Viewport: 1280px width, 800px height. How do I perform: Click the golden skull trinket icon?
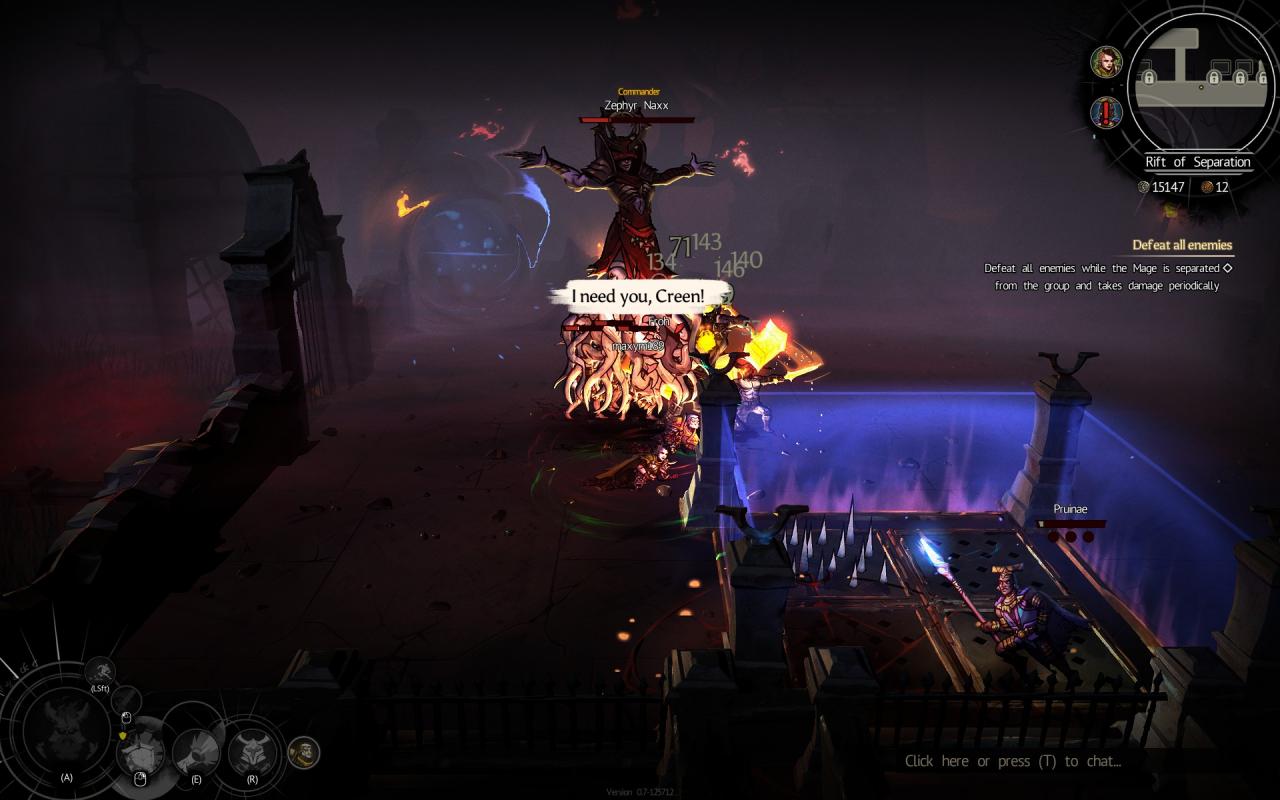click(x=304, y=752)
